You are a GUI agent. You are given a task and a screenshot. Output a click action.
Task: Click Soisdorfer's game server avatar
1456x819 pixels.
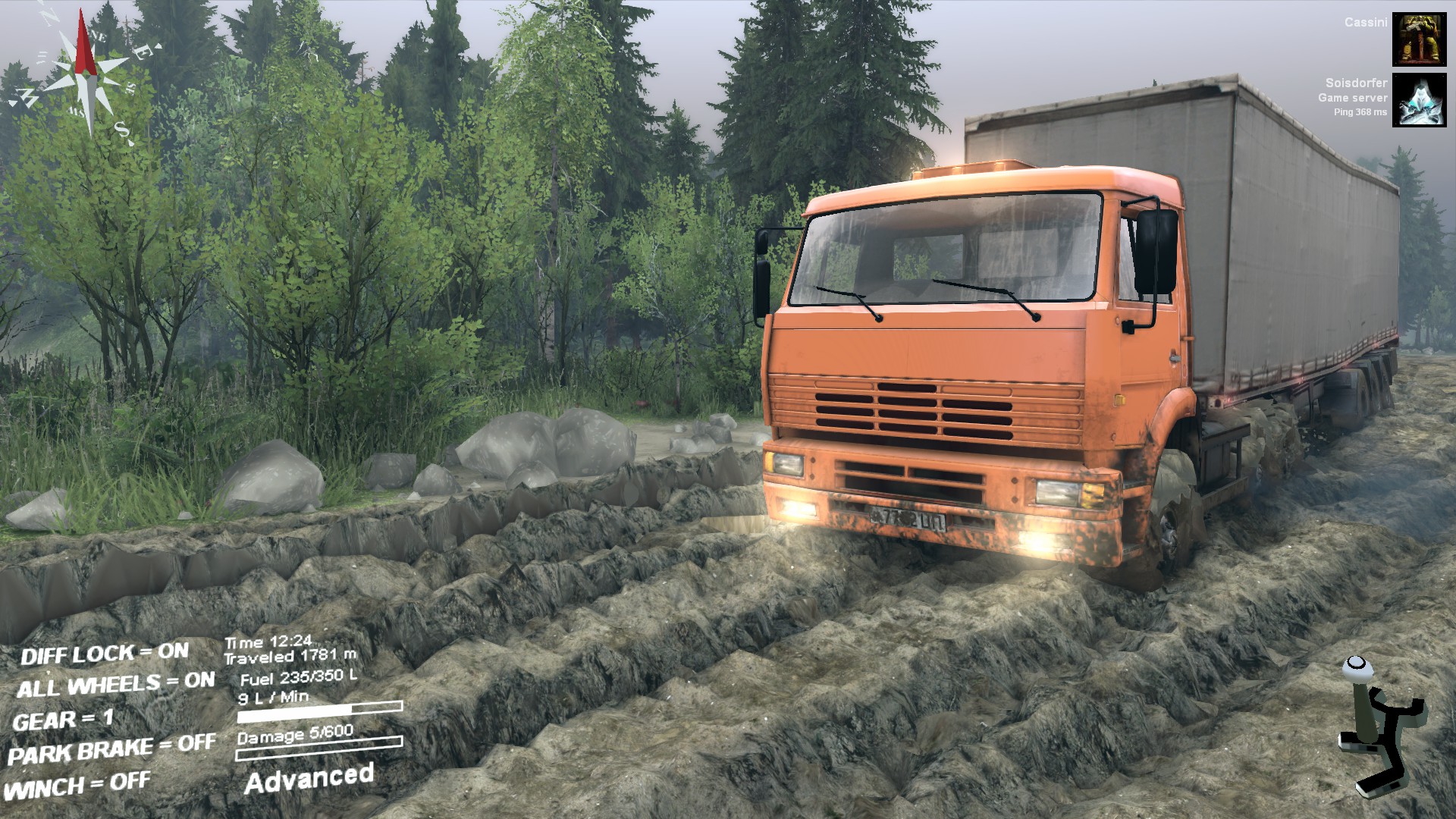pos(1419,100)
